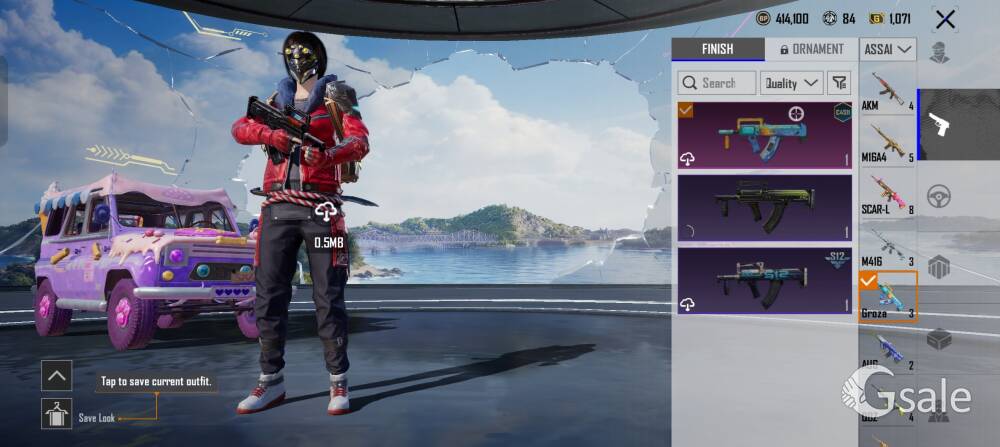Expand the up-arrow panel above Save Look
This screenshot has width=1000, height=447.
pyautogui.click(x=56, y=376)
